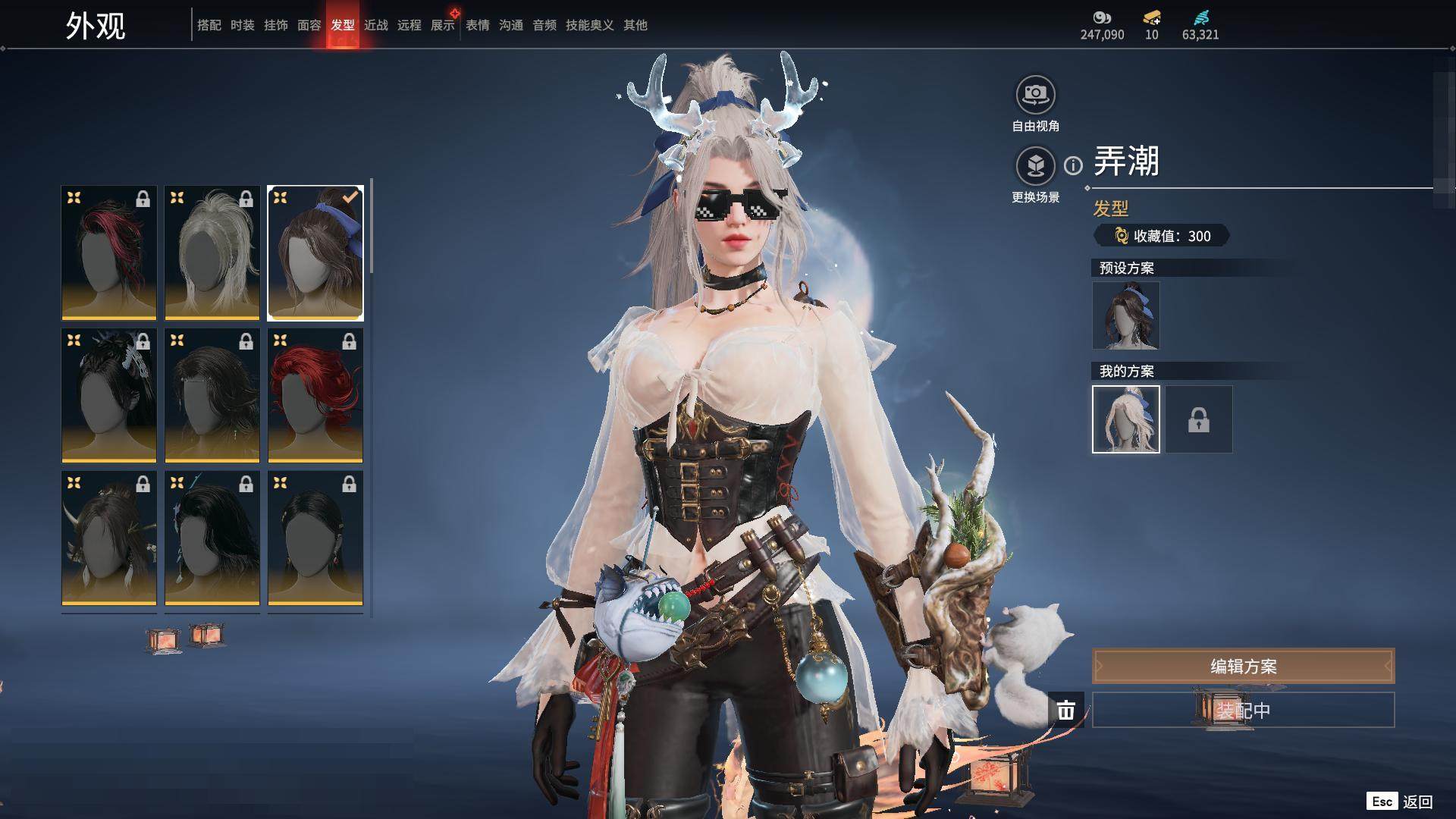Select the red-streaked black hairstyle

point(109,253)
